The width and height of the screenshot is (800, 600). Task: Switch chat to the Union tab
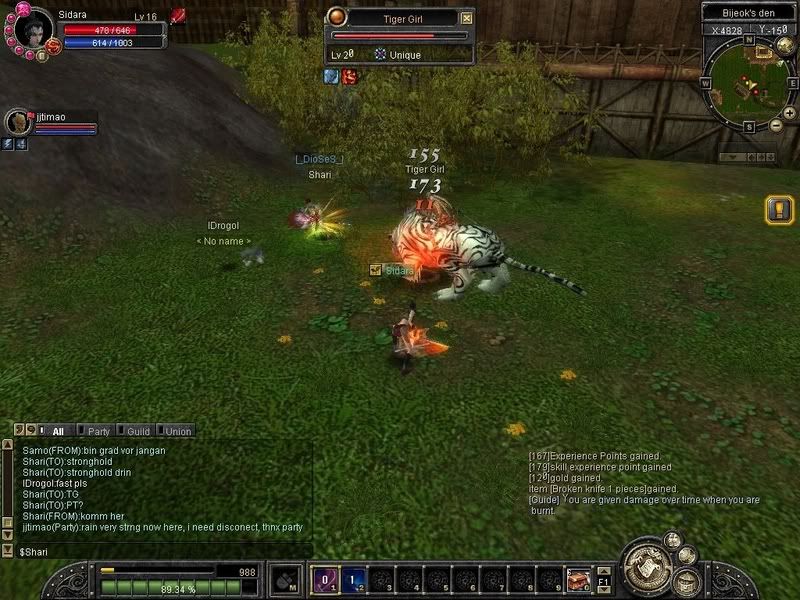[176, 431]
